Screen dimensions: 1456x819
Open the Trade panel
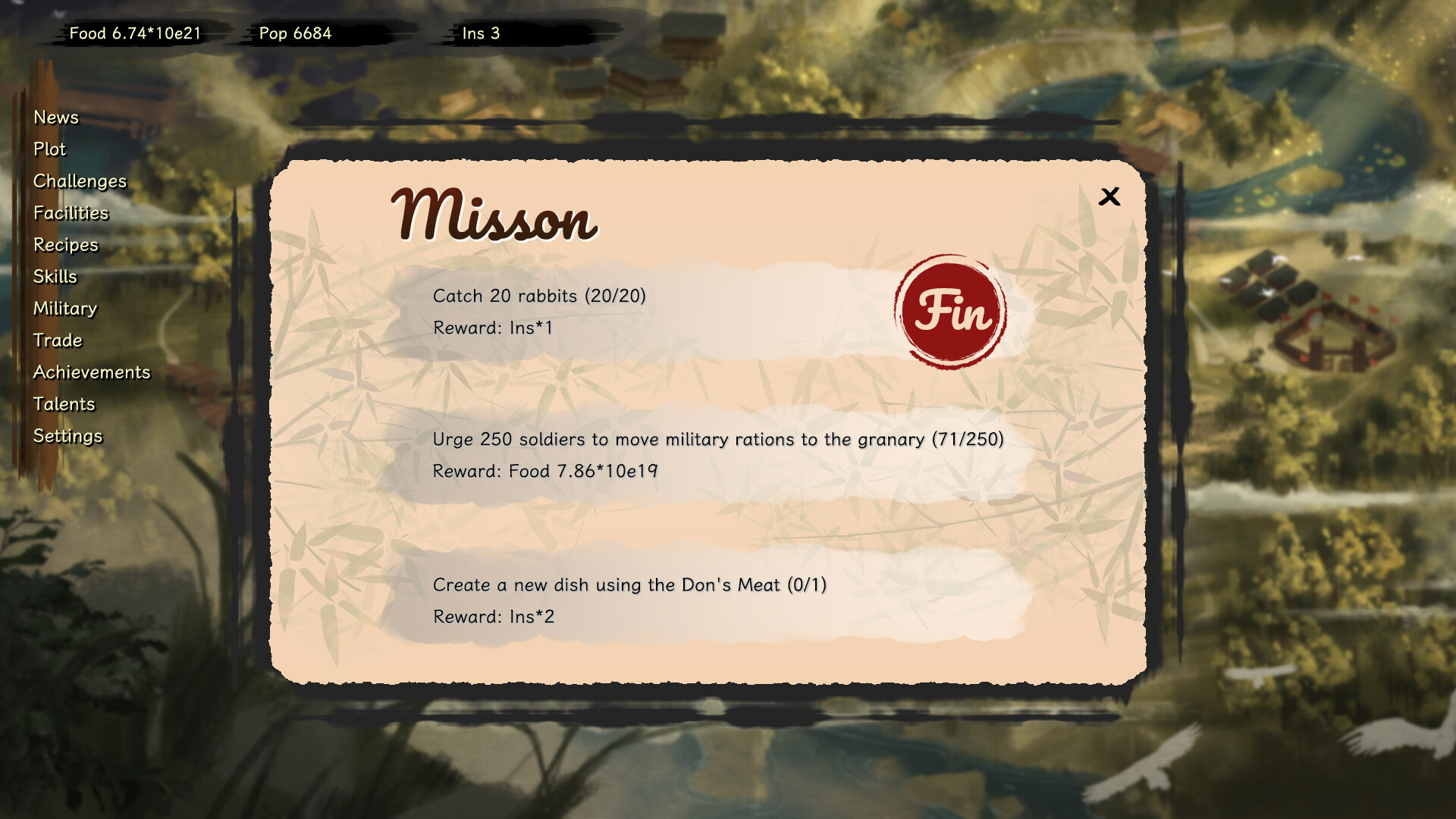tap(58, 340)
